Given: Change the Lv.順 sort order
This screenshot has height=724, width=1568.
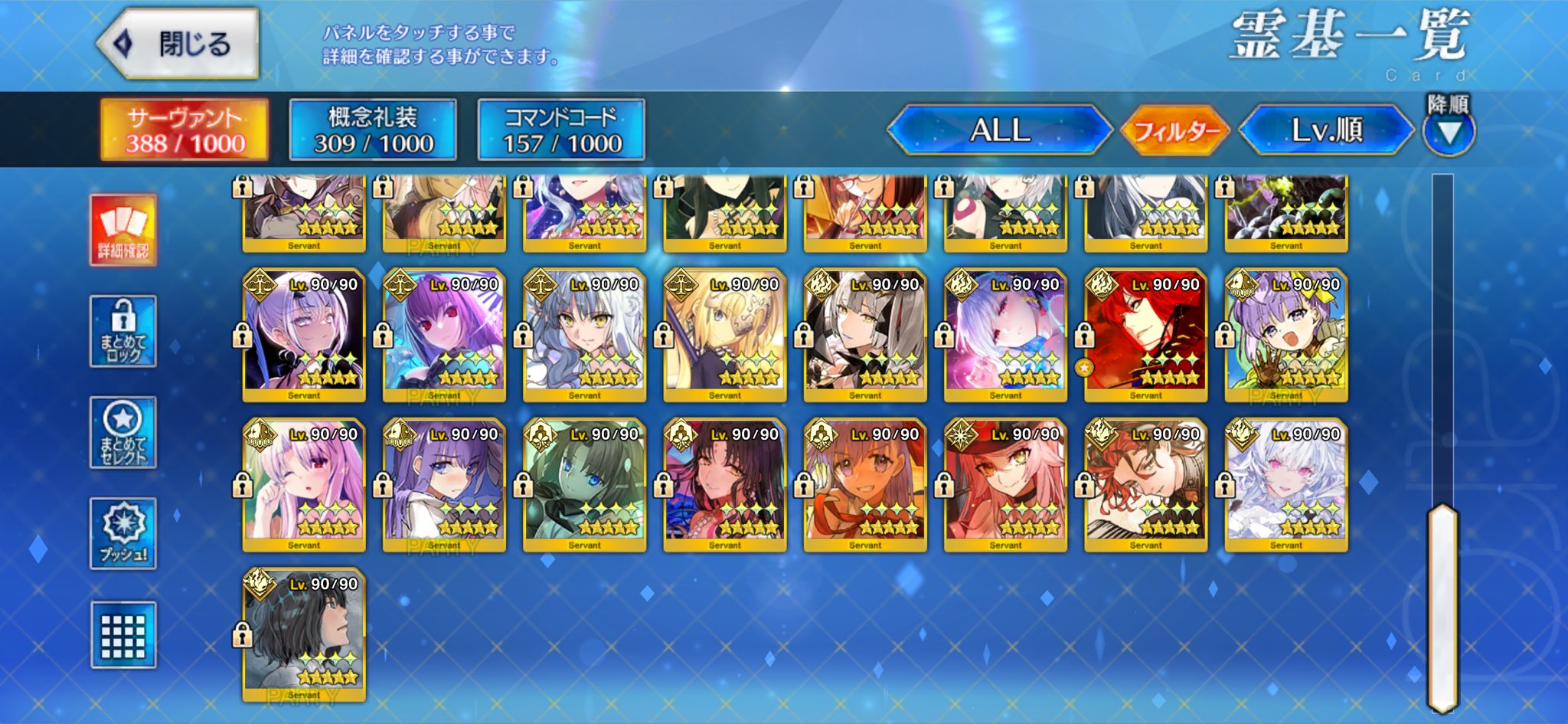Looking at the screenshot, I should [1326, 130].
